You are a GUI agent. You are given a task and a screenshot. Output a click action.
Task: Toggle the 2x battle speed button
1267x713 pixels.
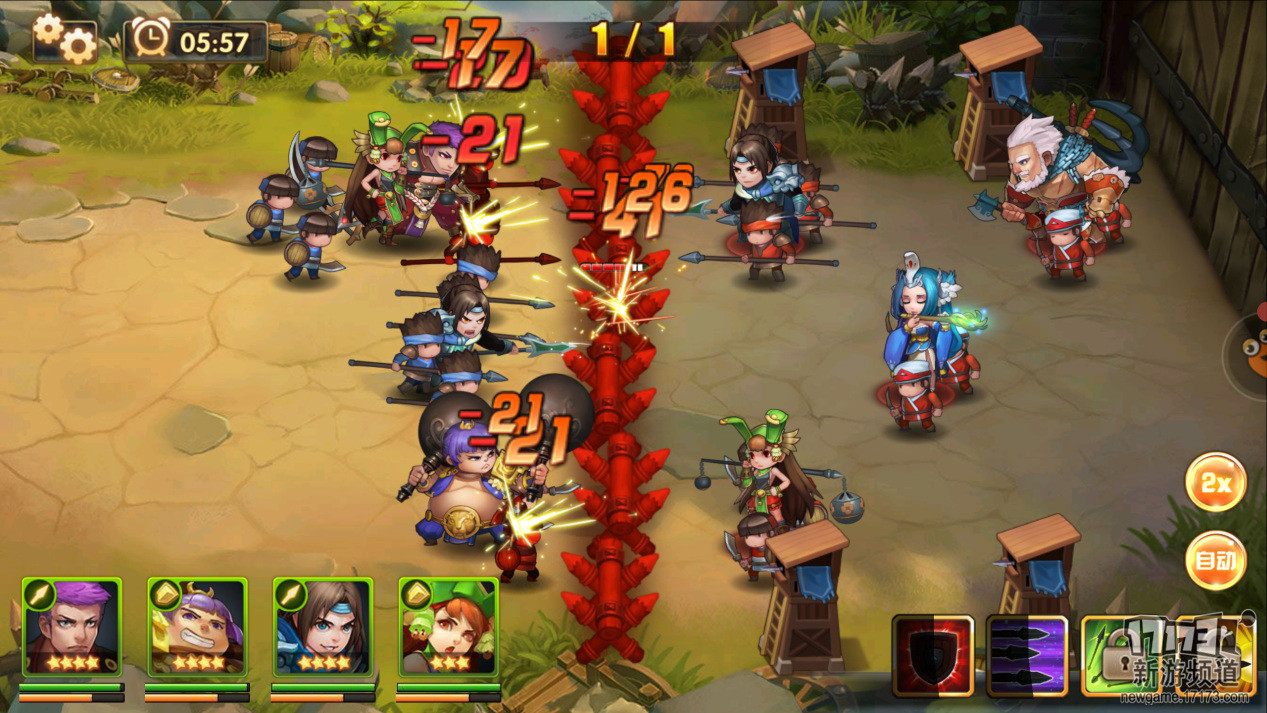1215,483
